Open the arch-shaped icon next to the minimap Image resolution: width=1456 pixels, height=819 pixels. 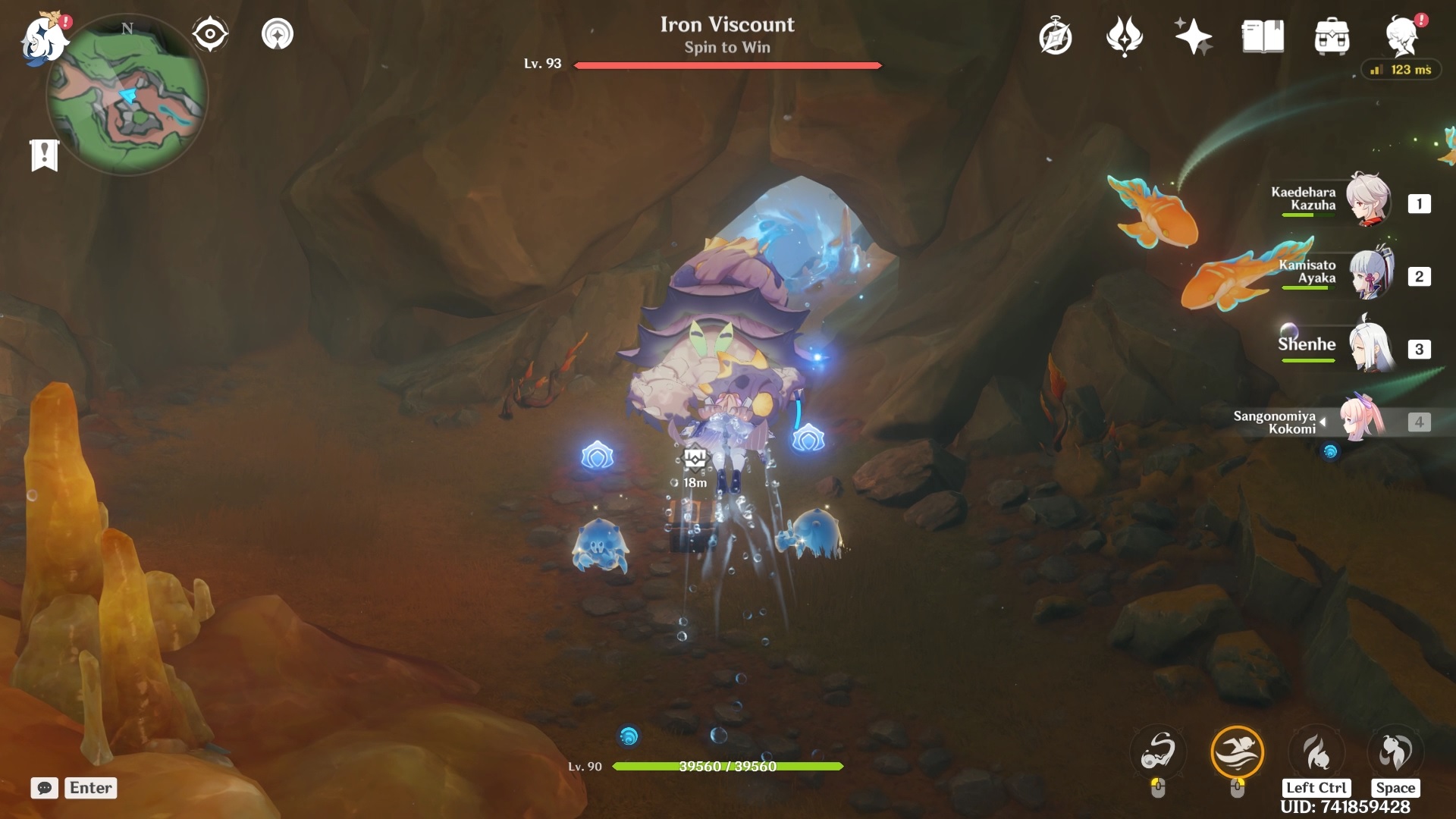tap(278, 34)
